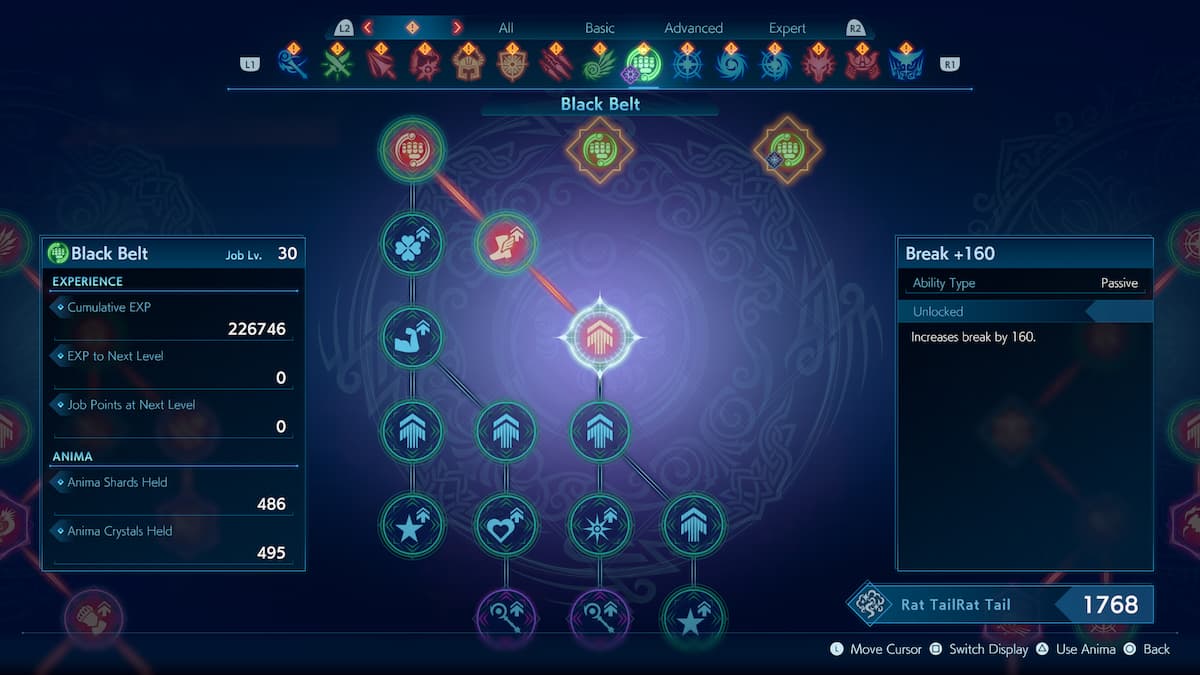Click the red left arrow selector

pyautogui.click(x=368, y=28)
